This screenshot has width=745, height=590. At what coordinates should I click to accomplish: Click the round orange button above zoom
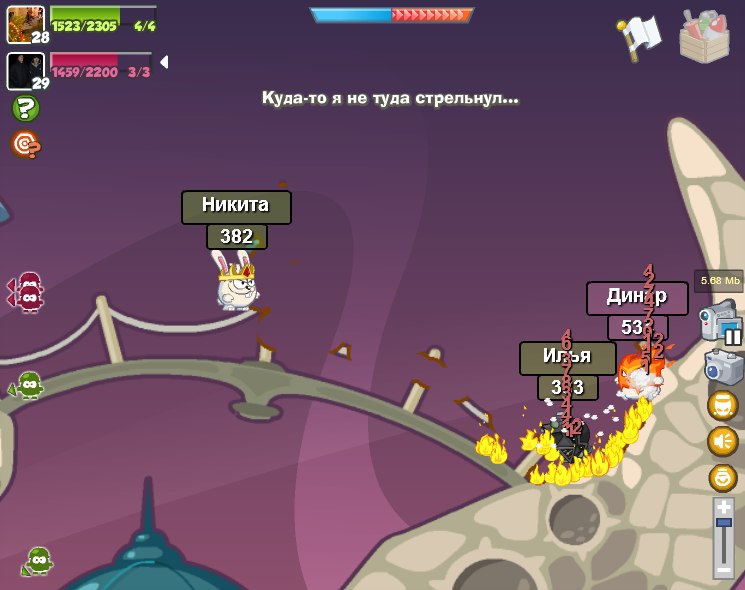coord(723,477)
